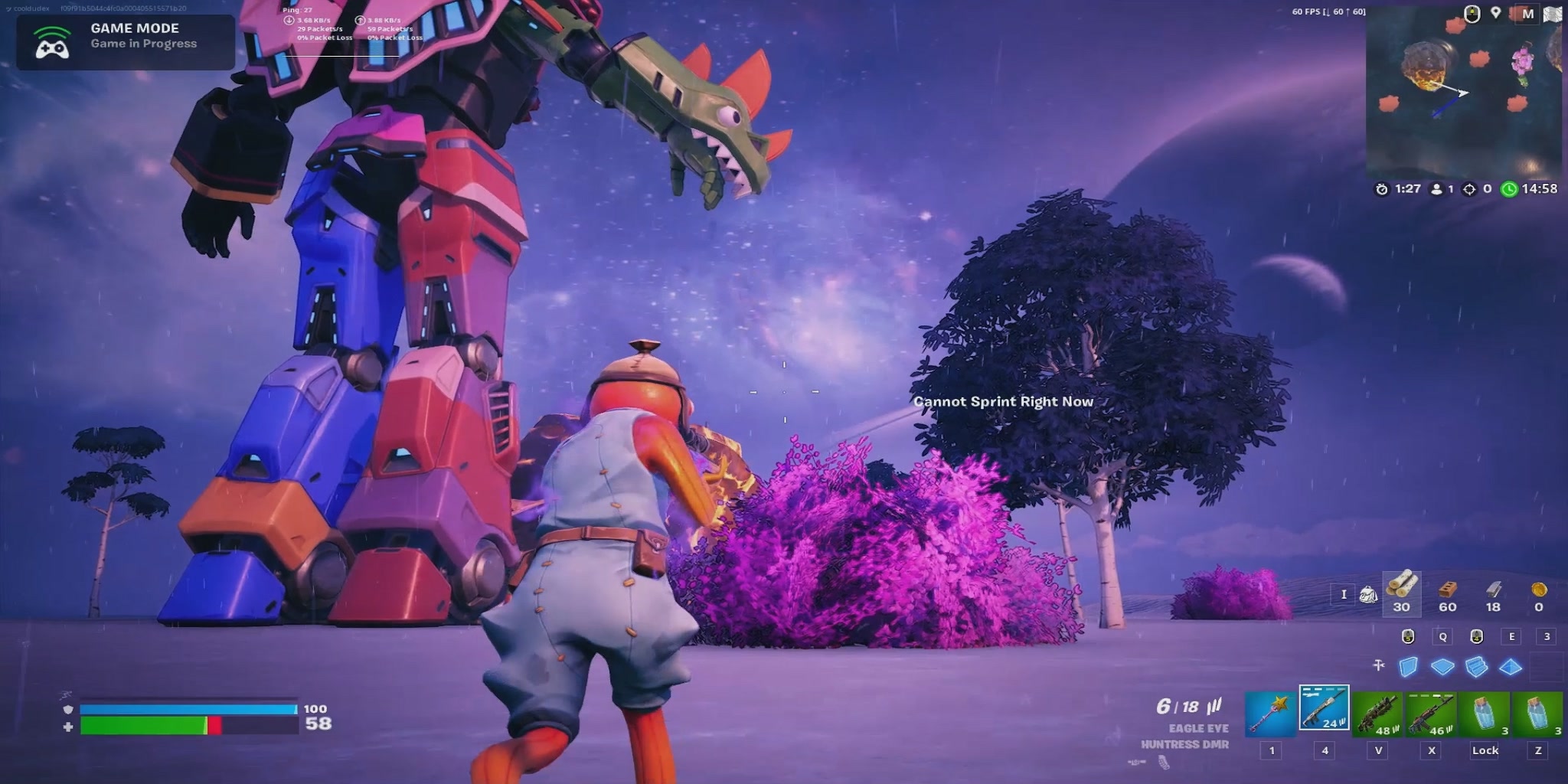This screenshot has width=1568, height=784.
Task: Select the wall building piece icon
Action: (1408, 668)
